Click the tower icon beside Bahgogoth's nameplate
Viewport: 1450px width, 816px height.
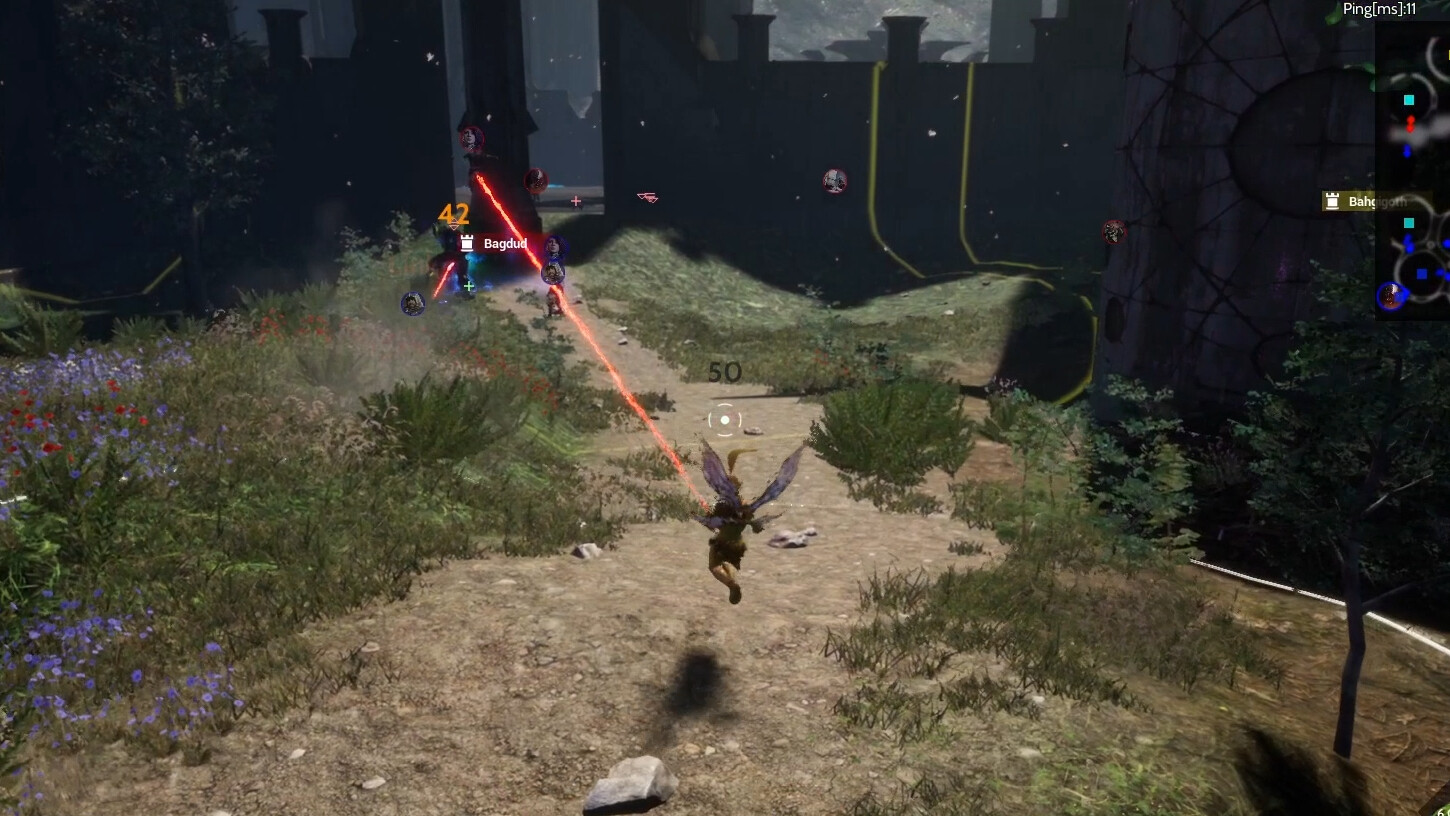(x=1332, y=200)
